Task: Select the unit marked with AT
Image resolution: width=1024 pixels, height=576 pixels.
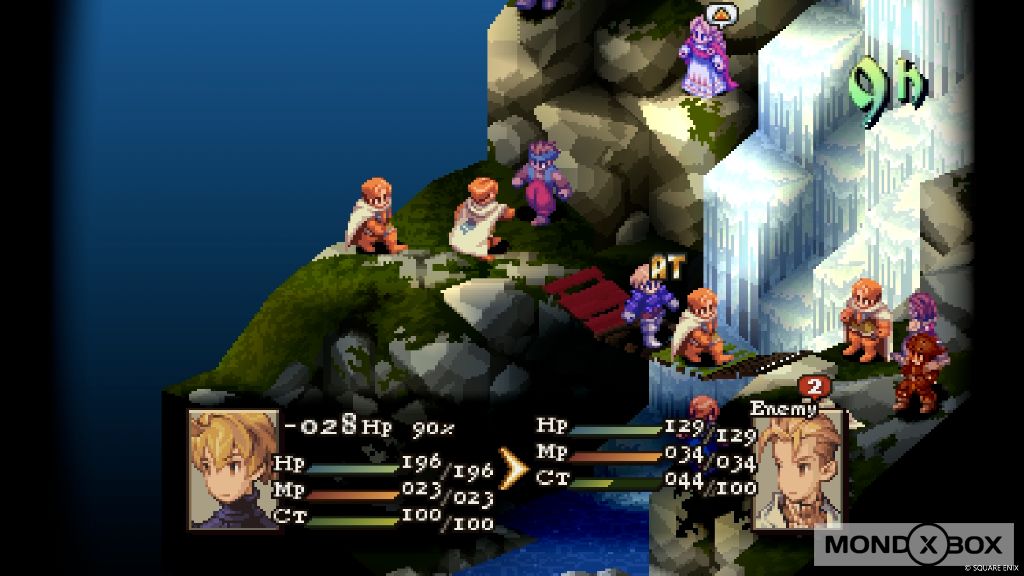Action: point(650,305)
